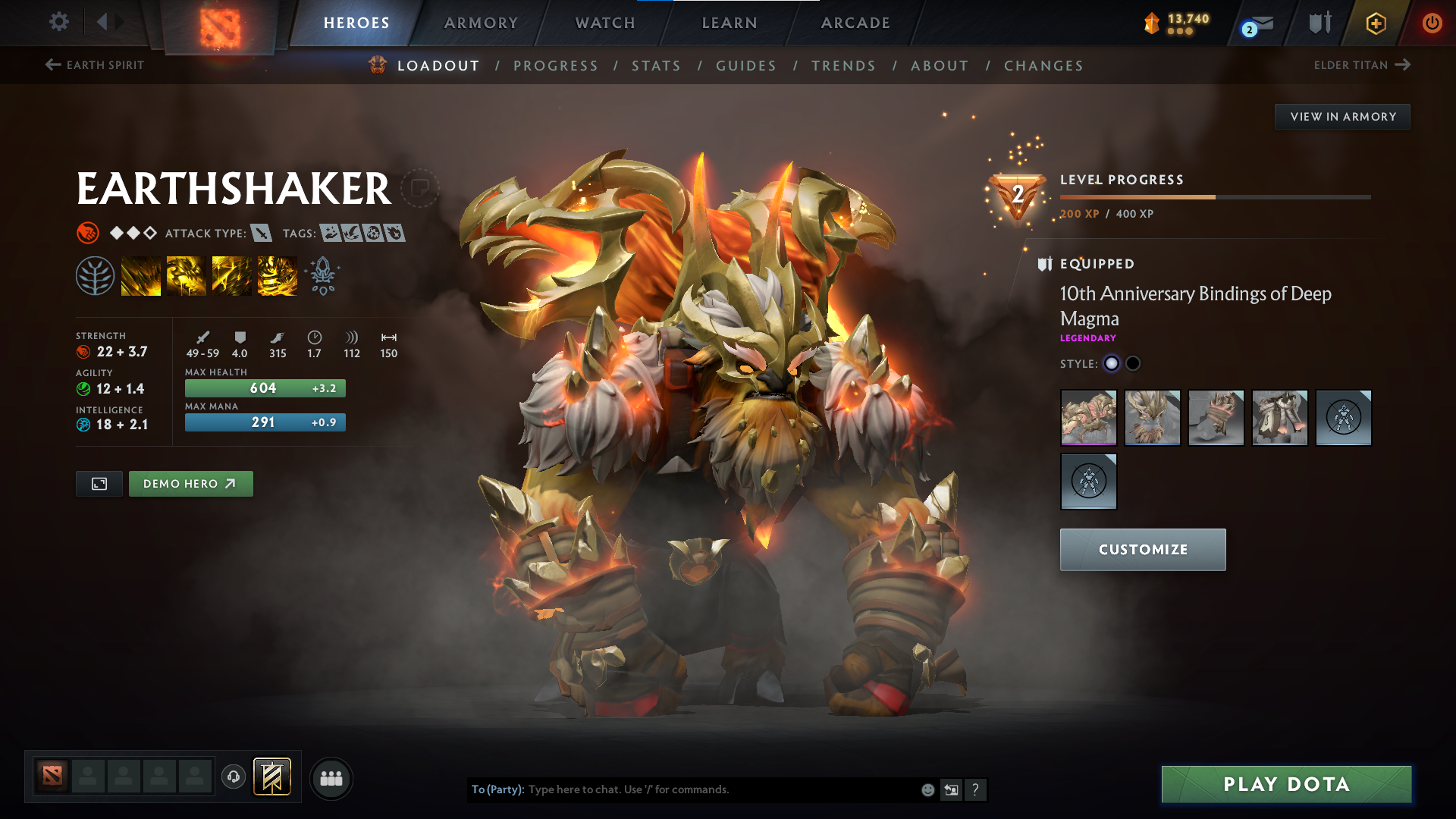Switch to the STATS tab

tap(655, 66)
